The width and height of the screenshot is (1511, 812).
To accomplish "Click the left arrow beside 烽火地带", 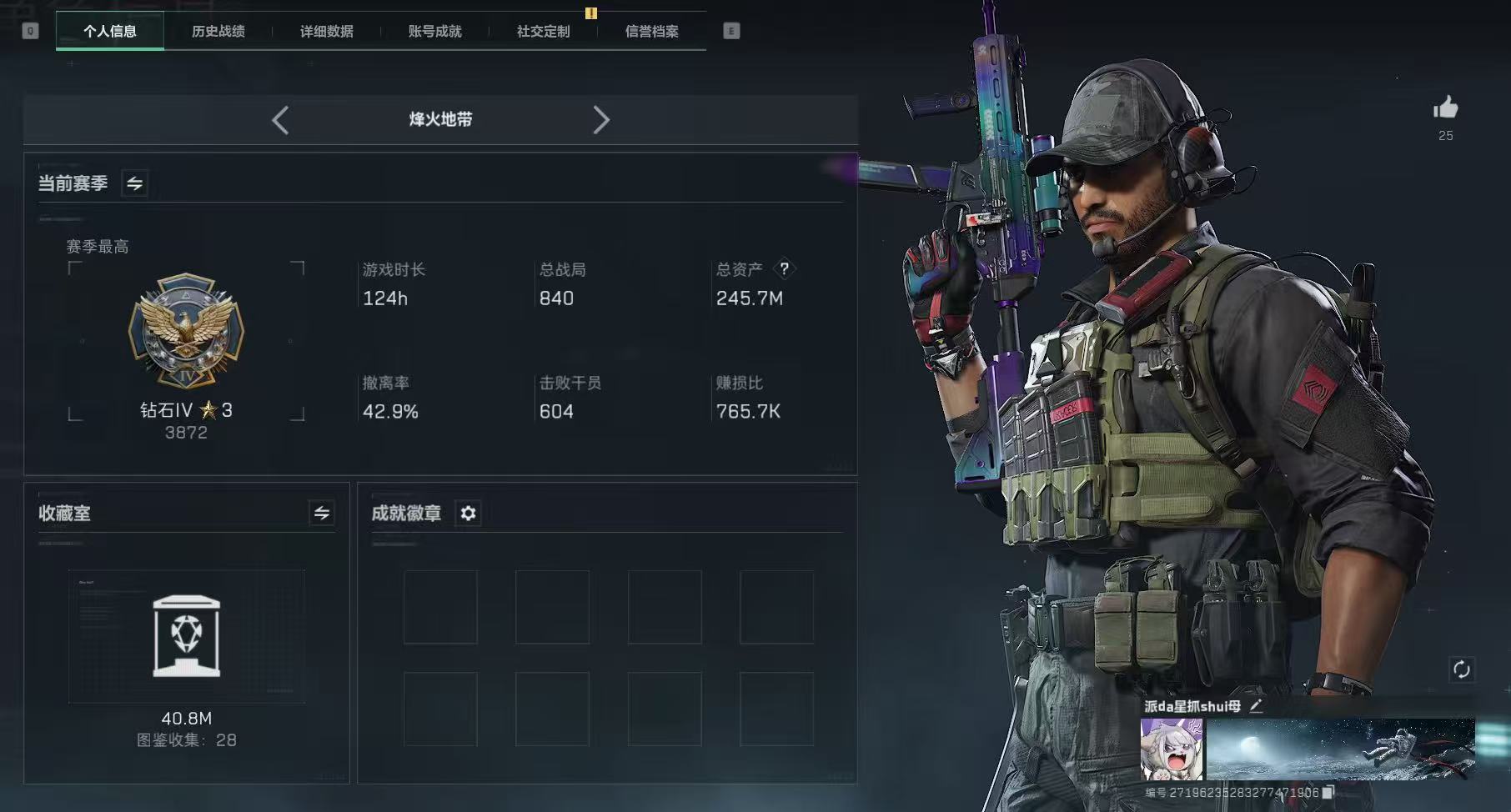I will point(280,120).
